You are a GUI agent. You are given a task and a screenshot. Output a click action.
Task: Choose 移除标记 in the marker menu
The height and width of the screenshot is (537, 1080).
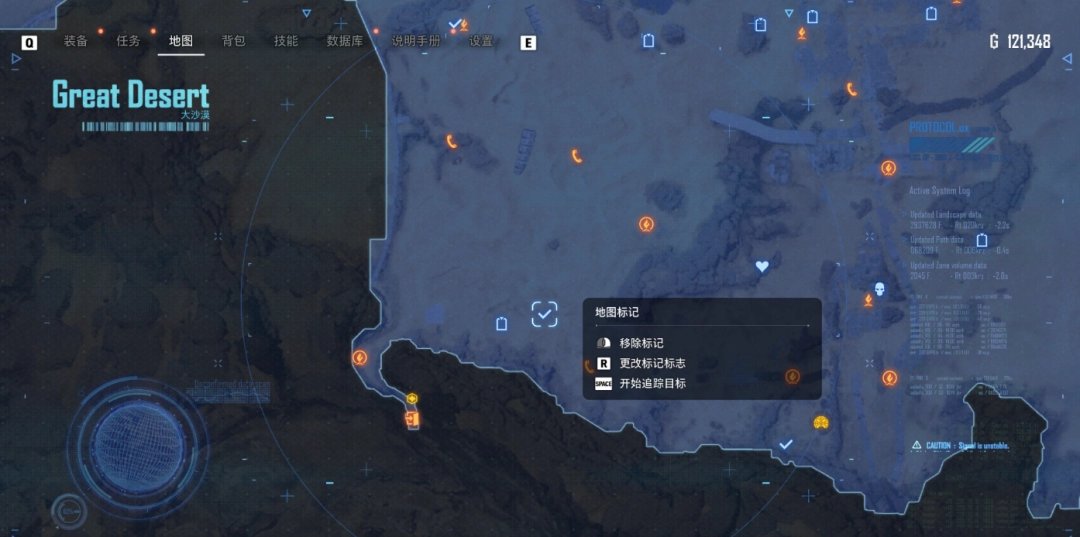pyautogui.click(x=641, y=343)
